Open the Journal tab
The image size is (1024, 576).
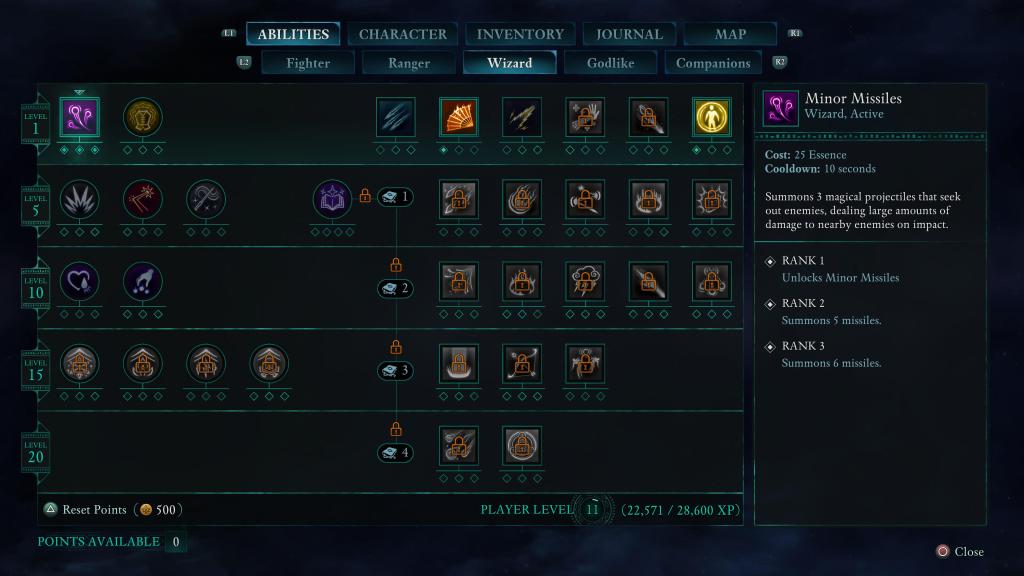[x=629, y=34]
